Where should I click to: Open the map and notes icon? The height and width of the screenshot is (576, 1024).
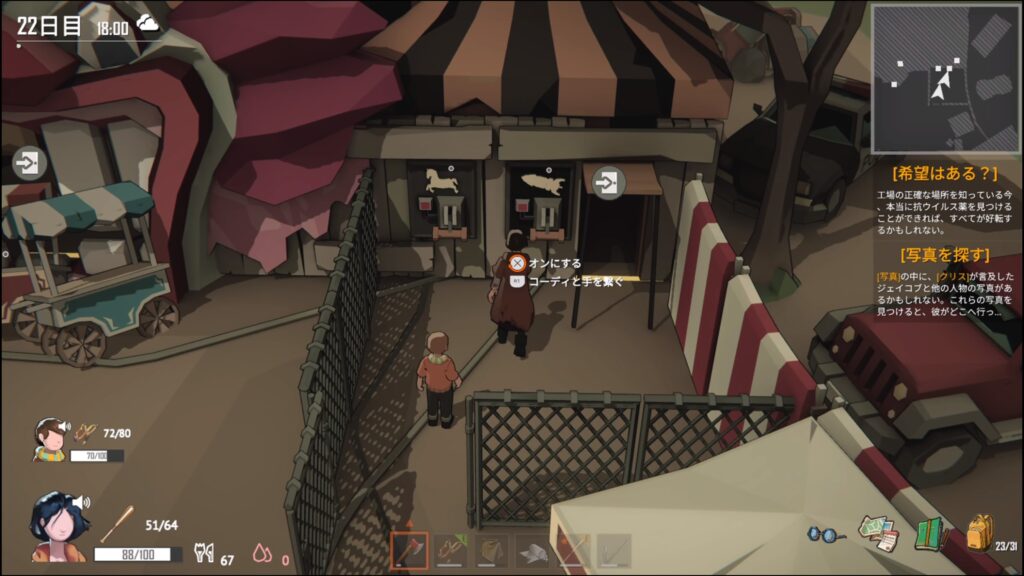tap(879, 531)
